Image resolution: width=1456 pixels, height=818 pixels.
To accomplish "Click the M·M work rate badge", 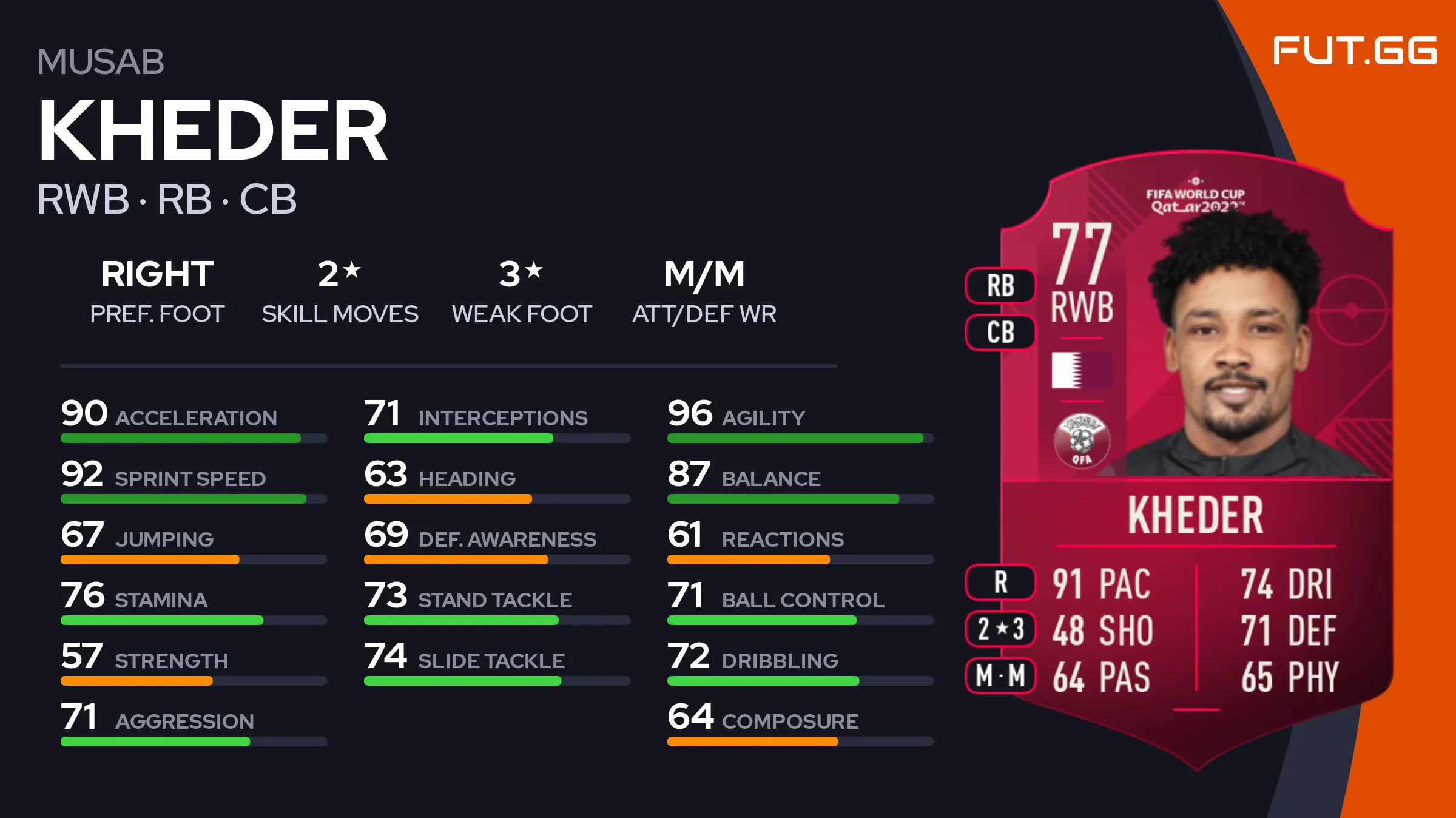I will tap(1000, 675).
